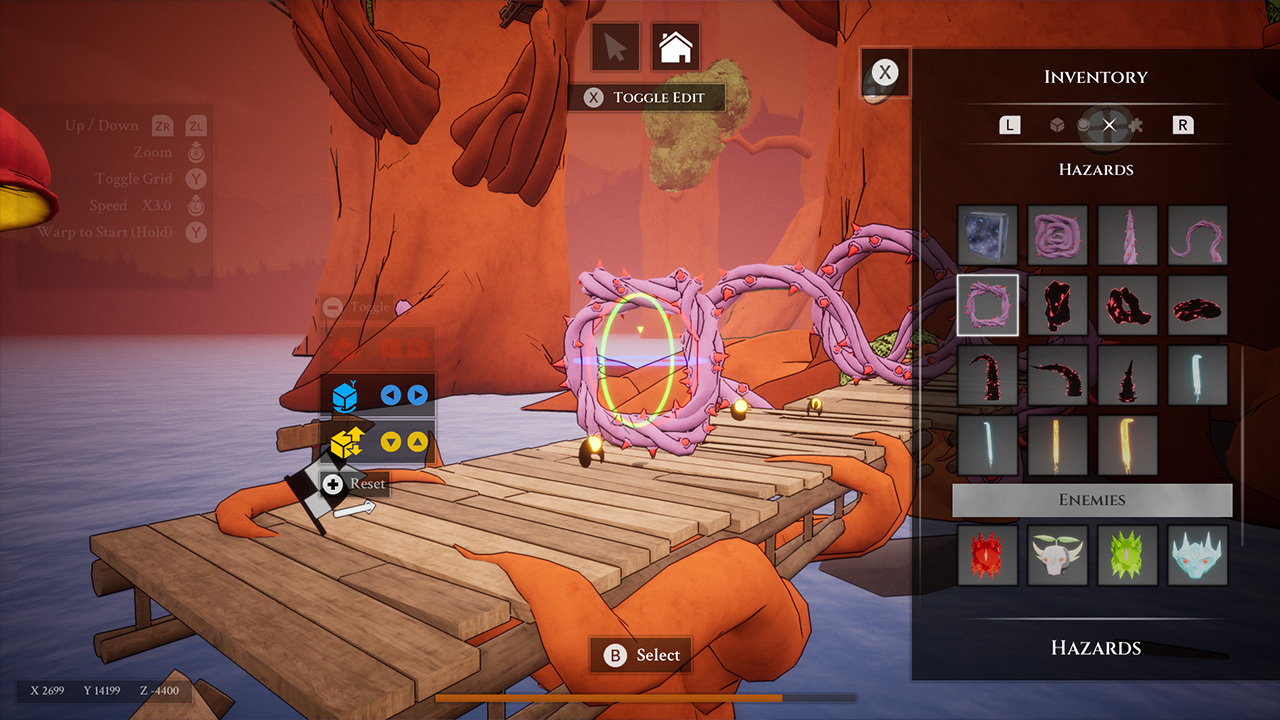The height and width of the screenshot is (720, 1280).
Task: Click the blue rotation cube icon in edit panel
Action: (x=344, y=396)
